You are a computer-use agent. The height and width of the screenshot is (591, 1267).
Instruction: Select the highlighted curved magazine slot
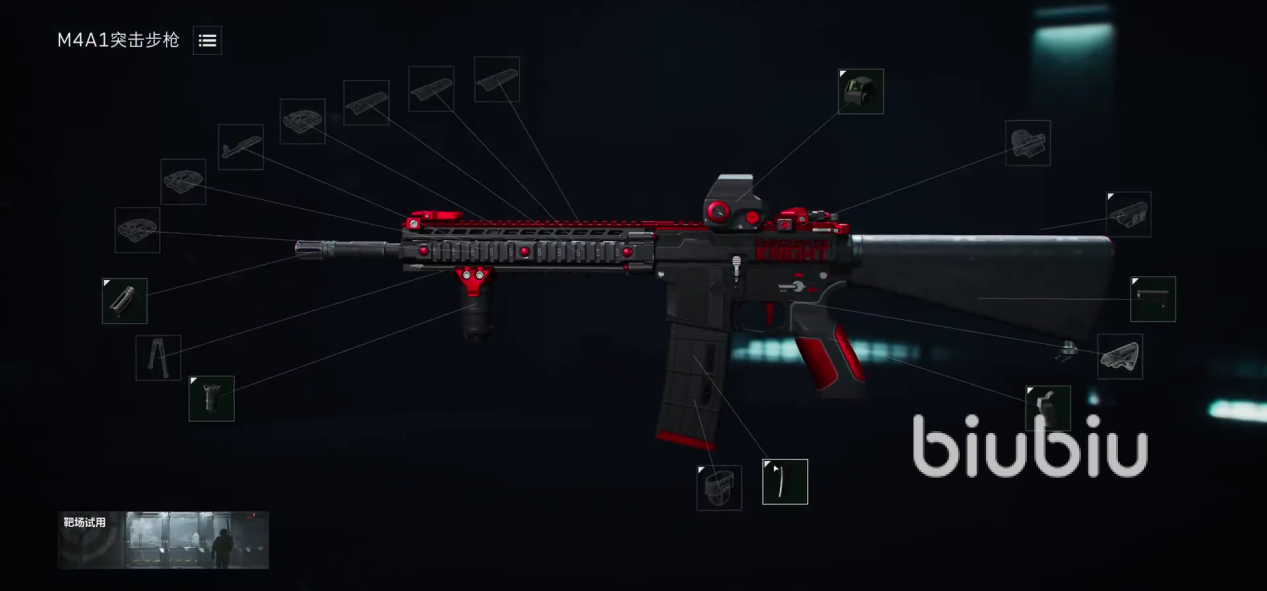pyautogui.click(x=785, y=481)
